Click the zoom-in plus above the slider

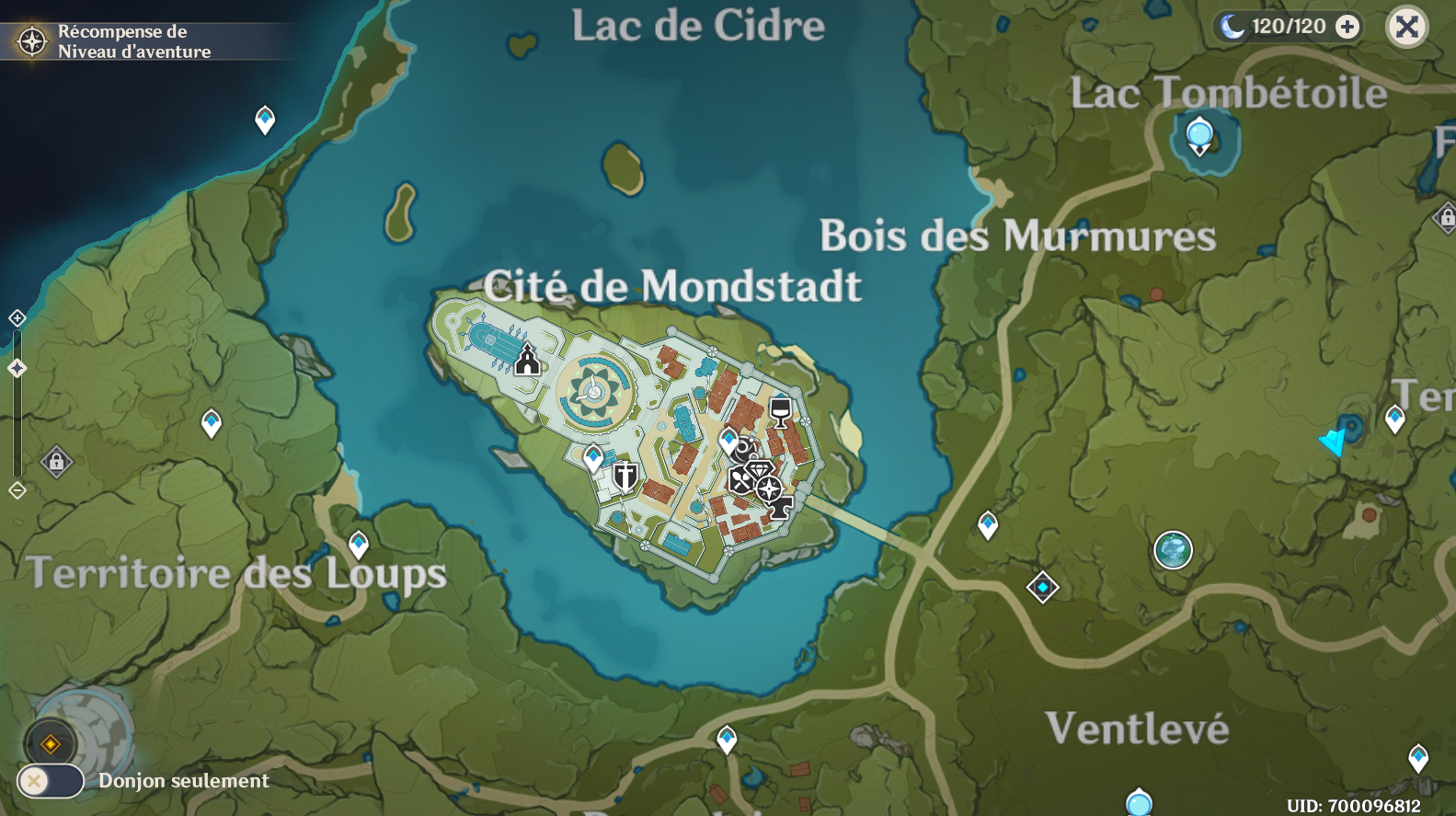click(16, 317)
